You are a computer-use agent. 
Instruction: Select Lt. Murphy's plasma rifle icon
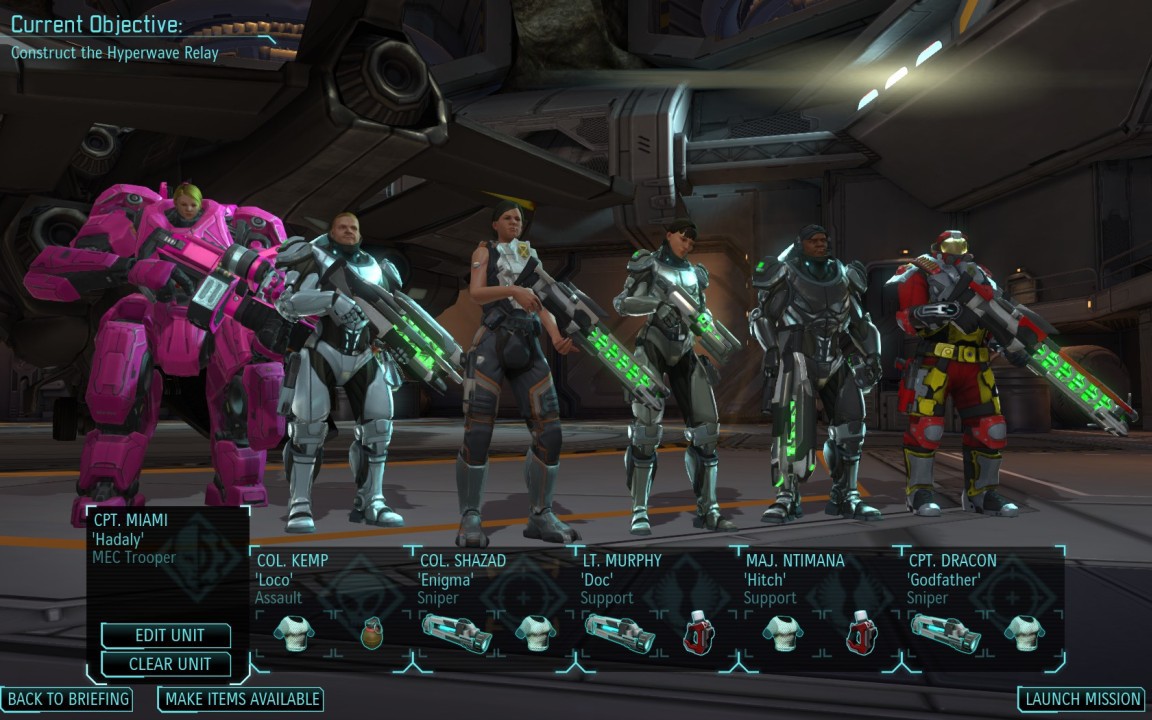619,633
